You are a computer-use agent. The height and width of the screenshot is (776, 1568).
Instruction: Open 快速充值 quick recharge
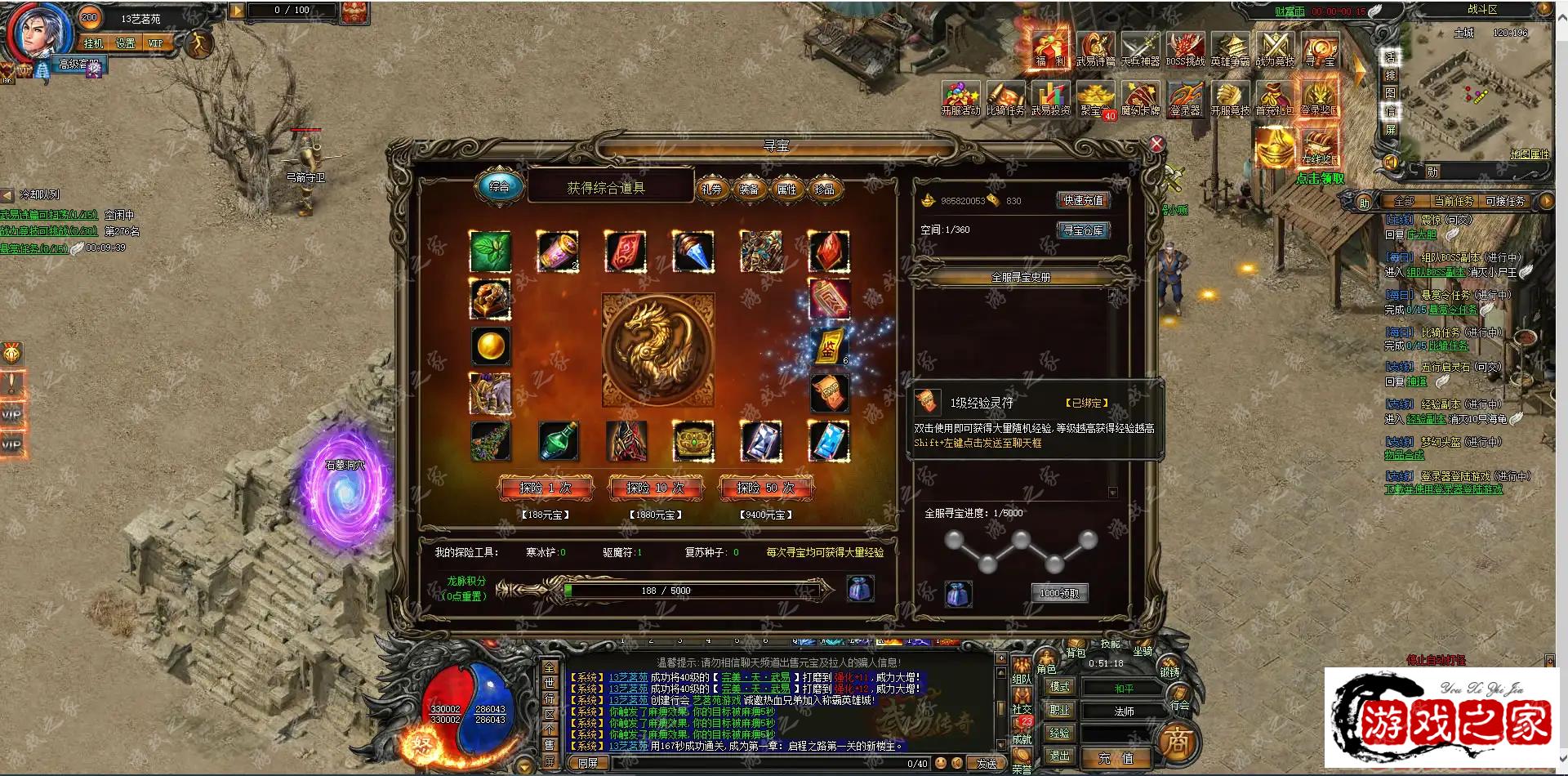click(1083, 201)
